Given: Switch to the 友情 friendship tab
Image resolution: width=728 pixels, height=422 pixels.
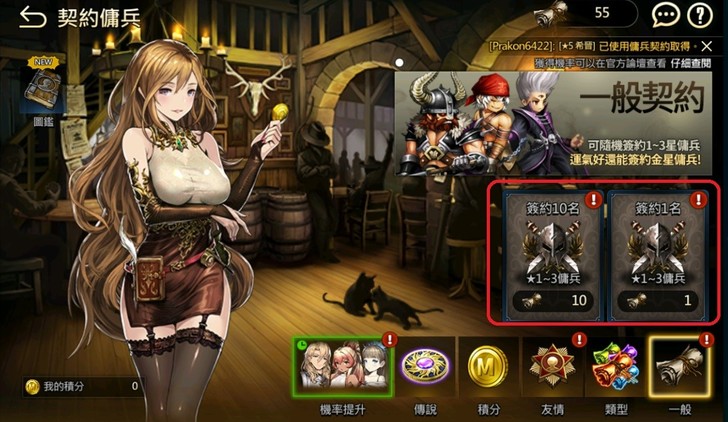Looking at the screenshot, I should [551, 369].
